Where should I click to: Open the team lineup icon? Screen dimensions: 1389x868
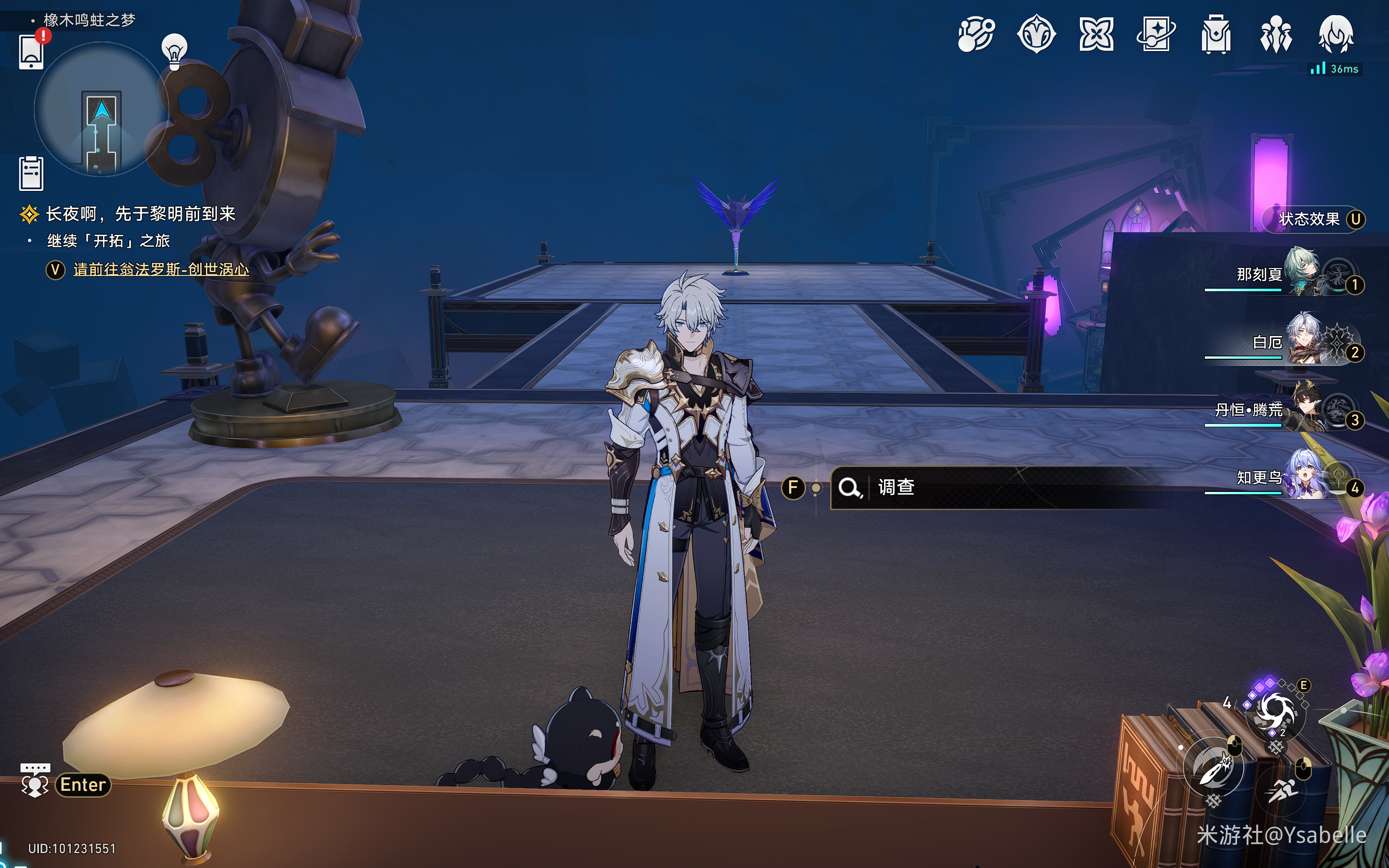(1275, 34)
